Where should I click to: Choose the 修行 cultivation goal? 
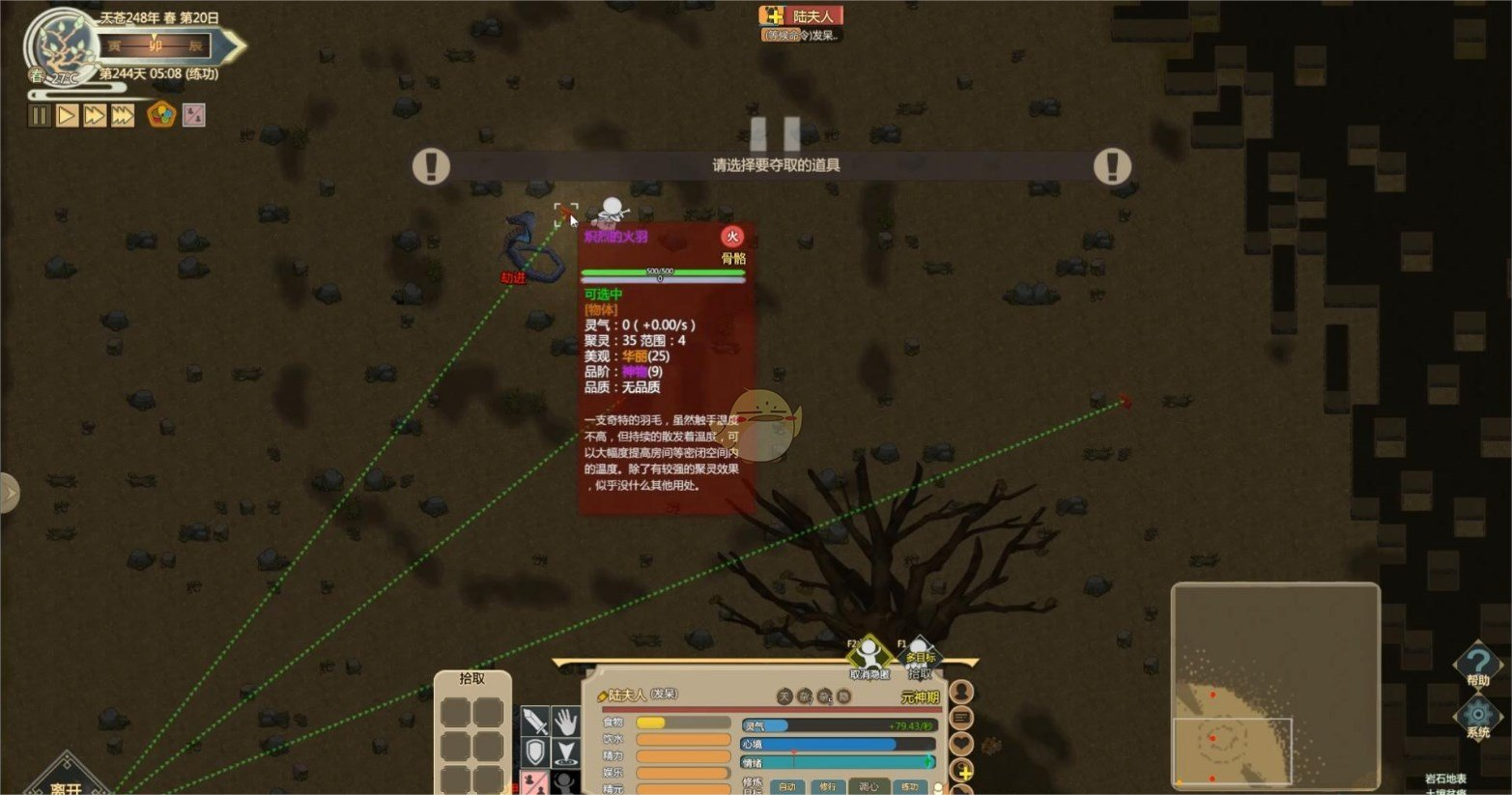pos(828,786)
